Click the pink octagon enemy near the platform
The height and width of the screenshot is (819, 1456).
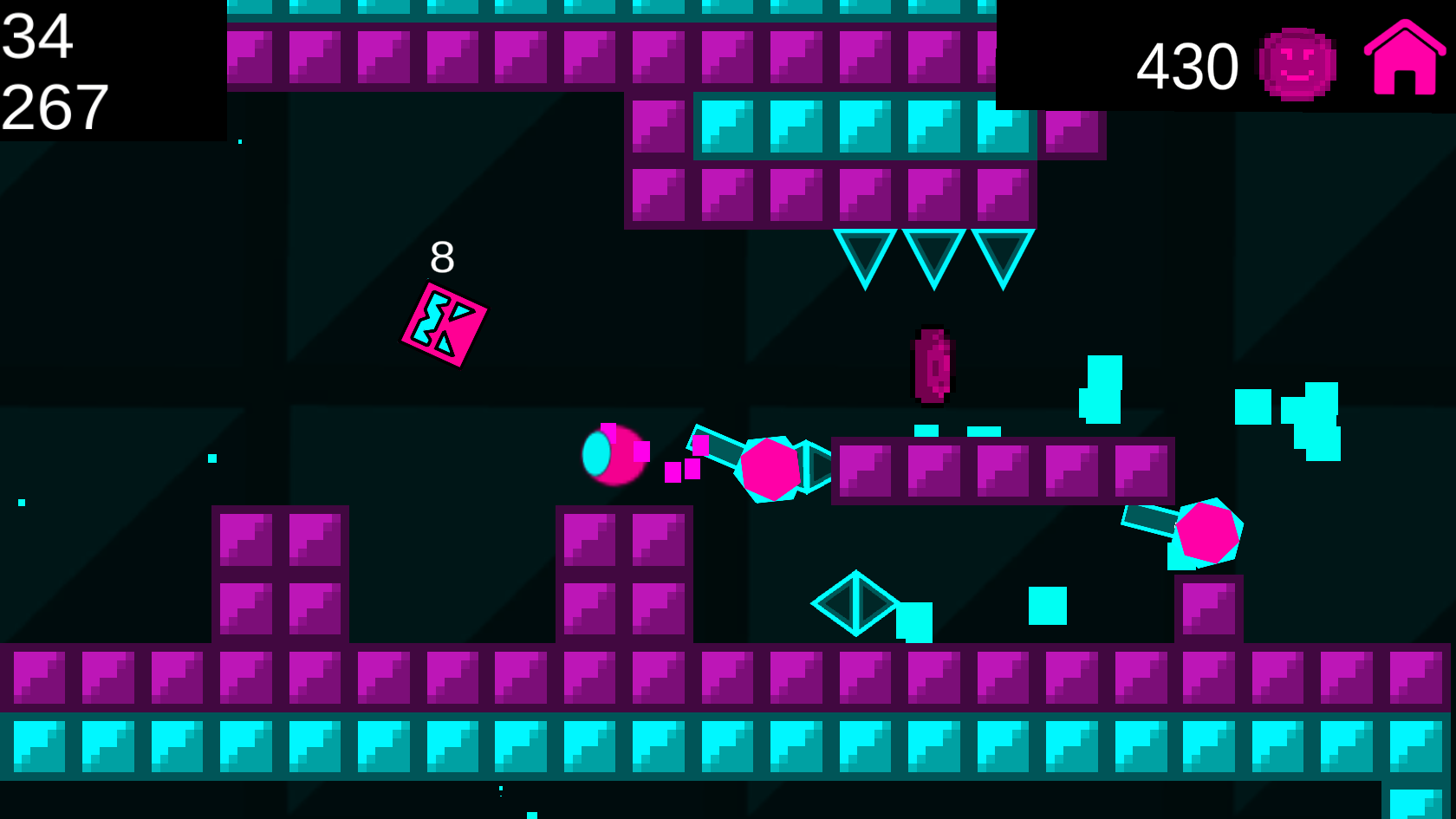pyautogui.click(x=770, y=468)
